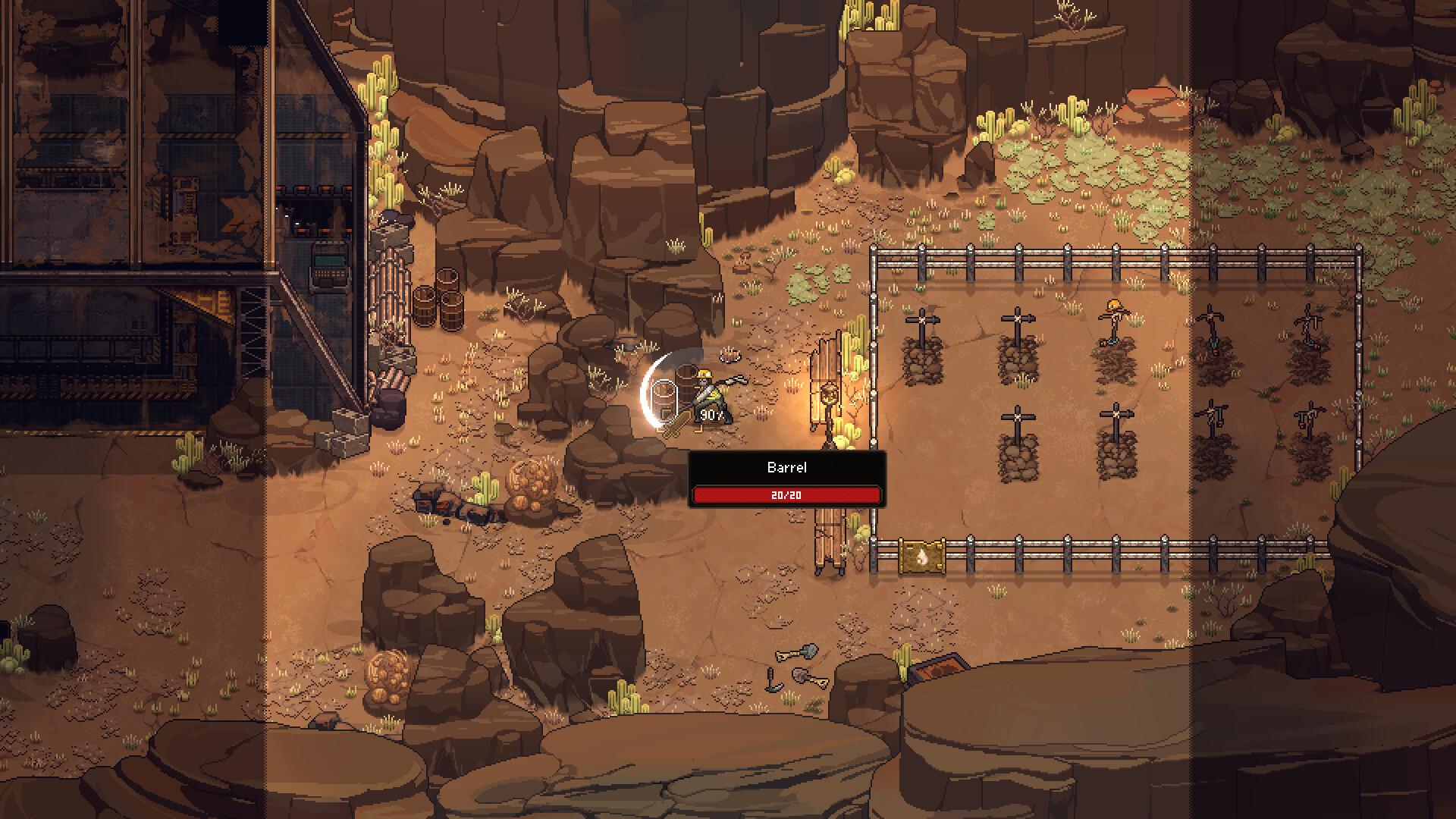Select the grave cross in the top-left plot

pos(922,318)
